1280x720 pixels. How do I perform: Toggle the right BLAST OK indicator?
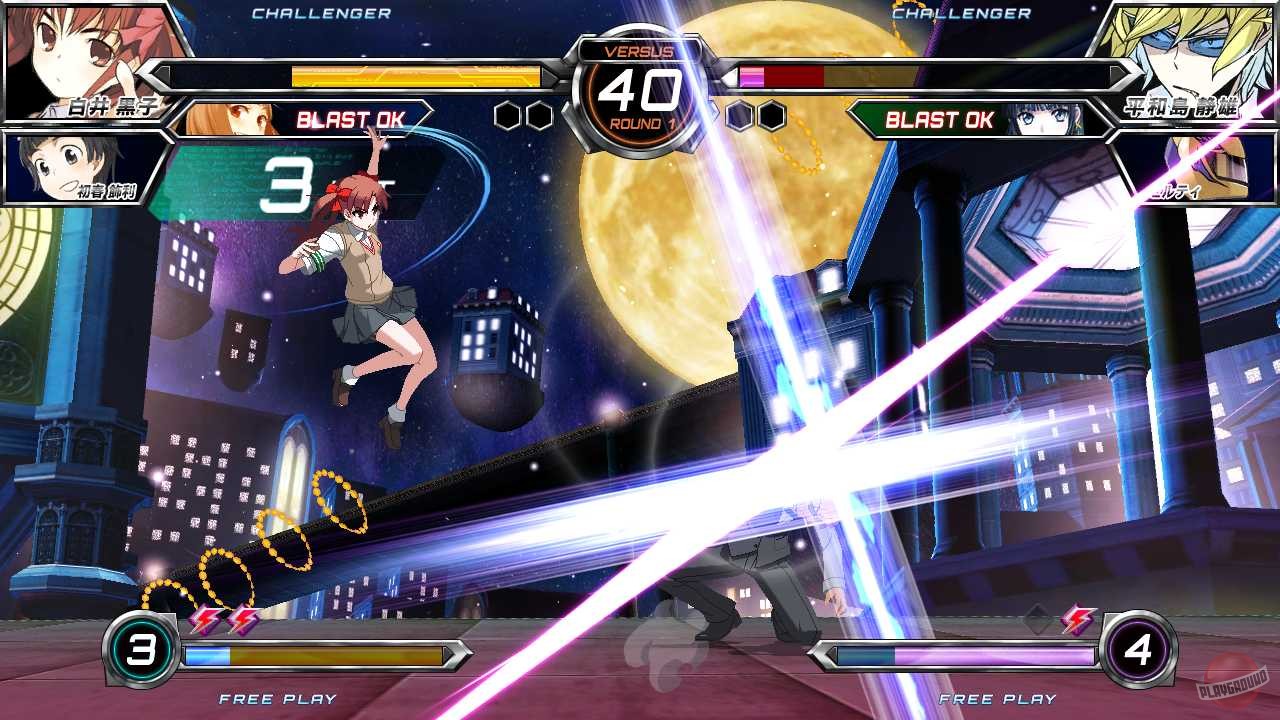[938, 120]
